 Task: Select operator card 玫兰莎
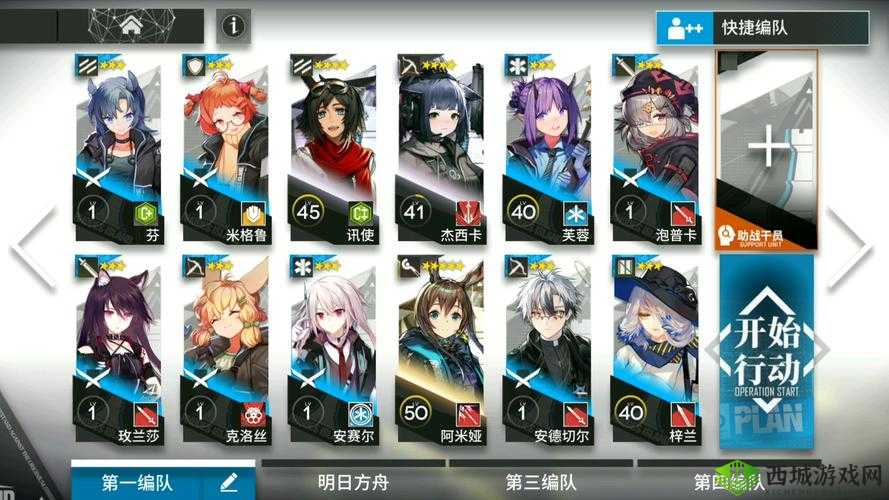118,350
